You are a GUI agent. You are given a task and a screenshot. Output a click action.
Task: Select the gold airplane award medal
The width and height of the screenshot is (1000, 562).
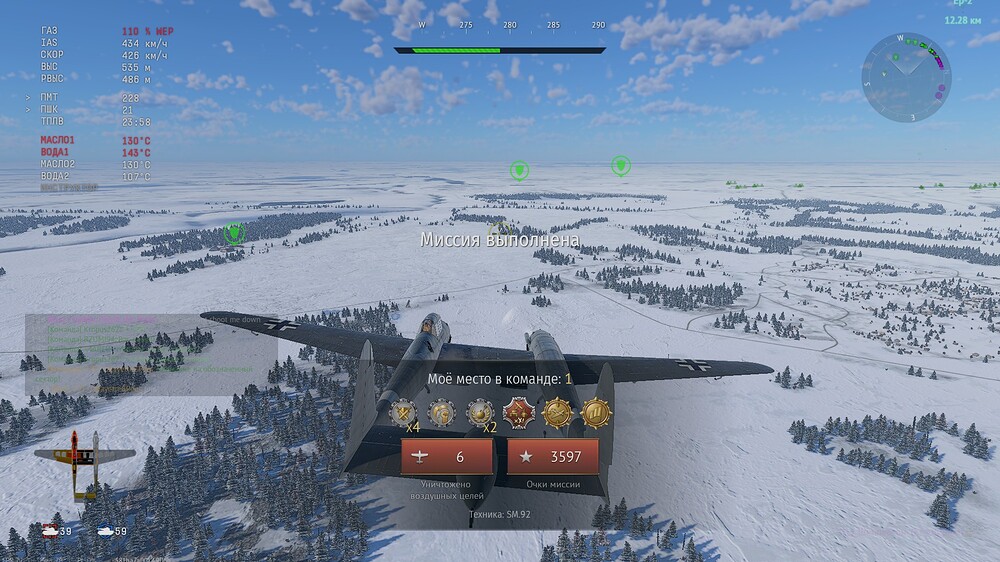coord(558,411)
